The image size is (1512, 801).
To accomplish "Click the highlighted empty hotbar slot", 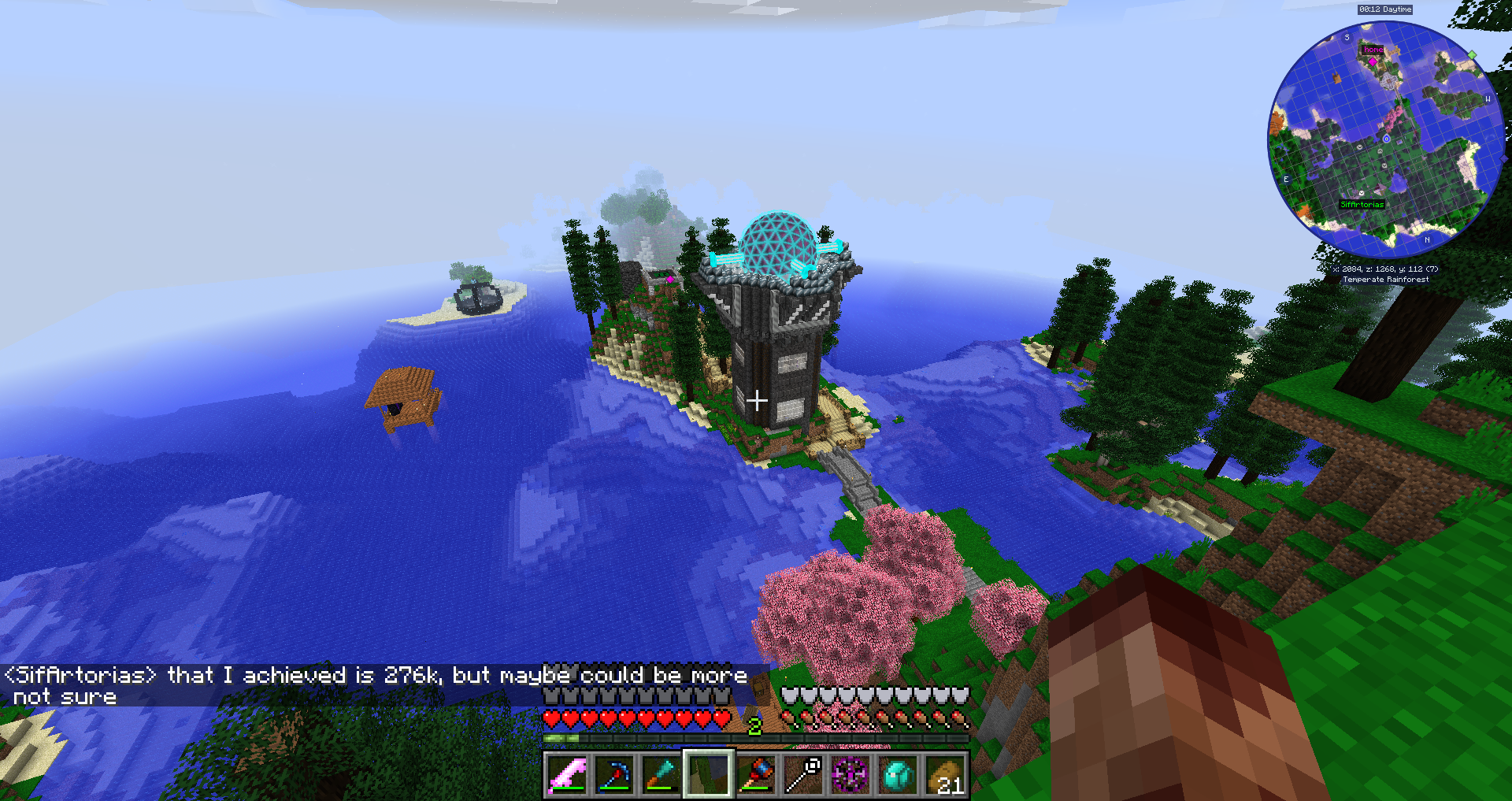I will pyautogui.click(x=709, y=775).
